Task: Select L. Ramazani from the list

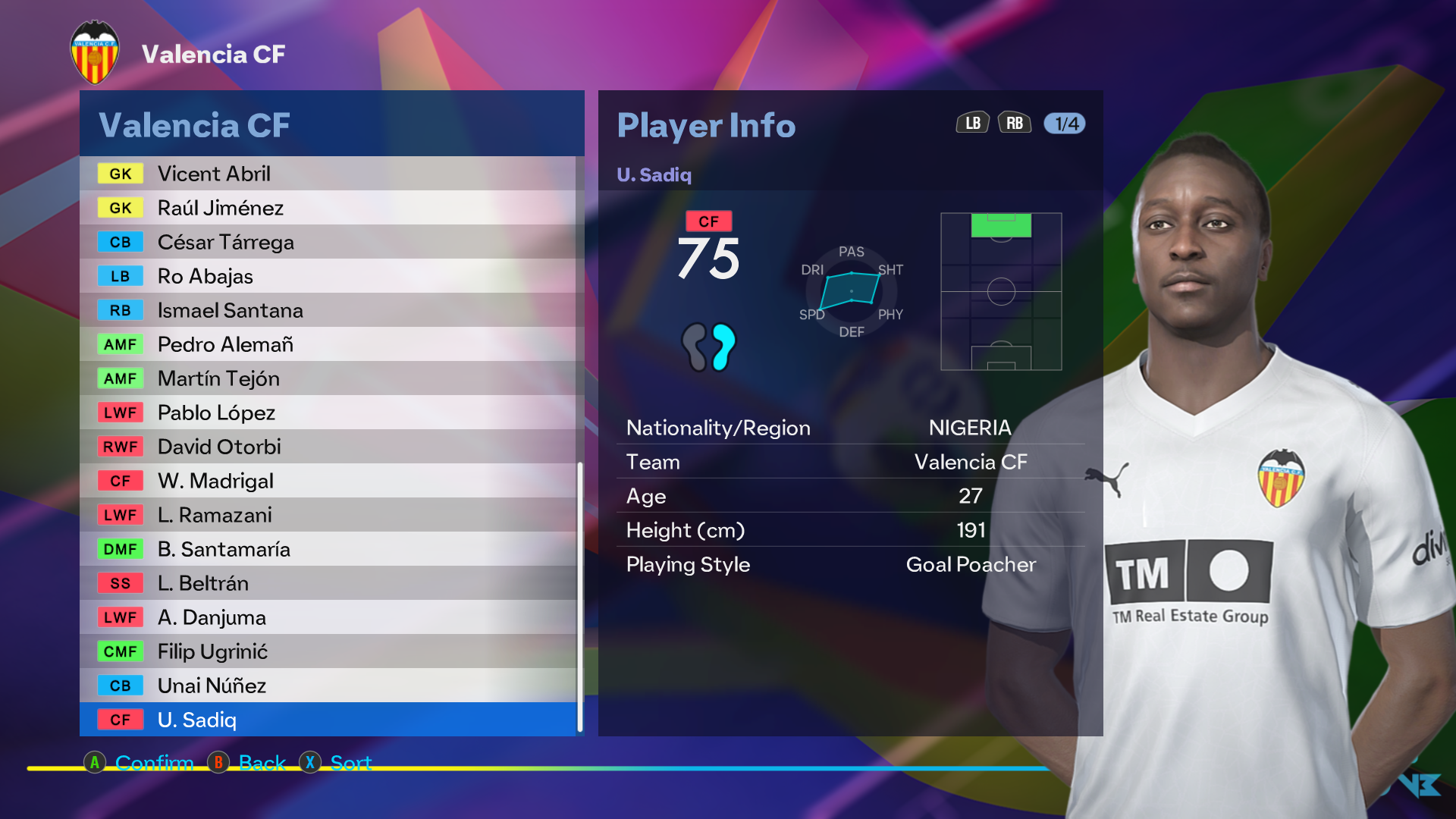Action: (328, 515)
